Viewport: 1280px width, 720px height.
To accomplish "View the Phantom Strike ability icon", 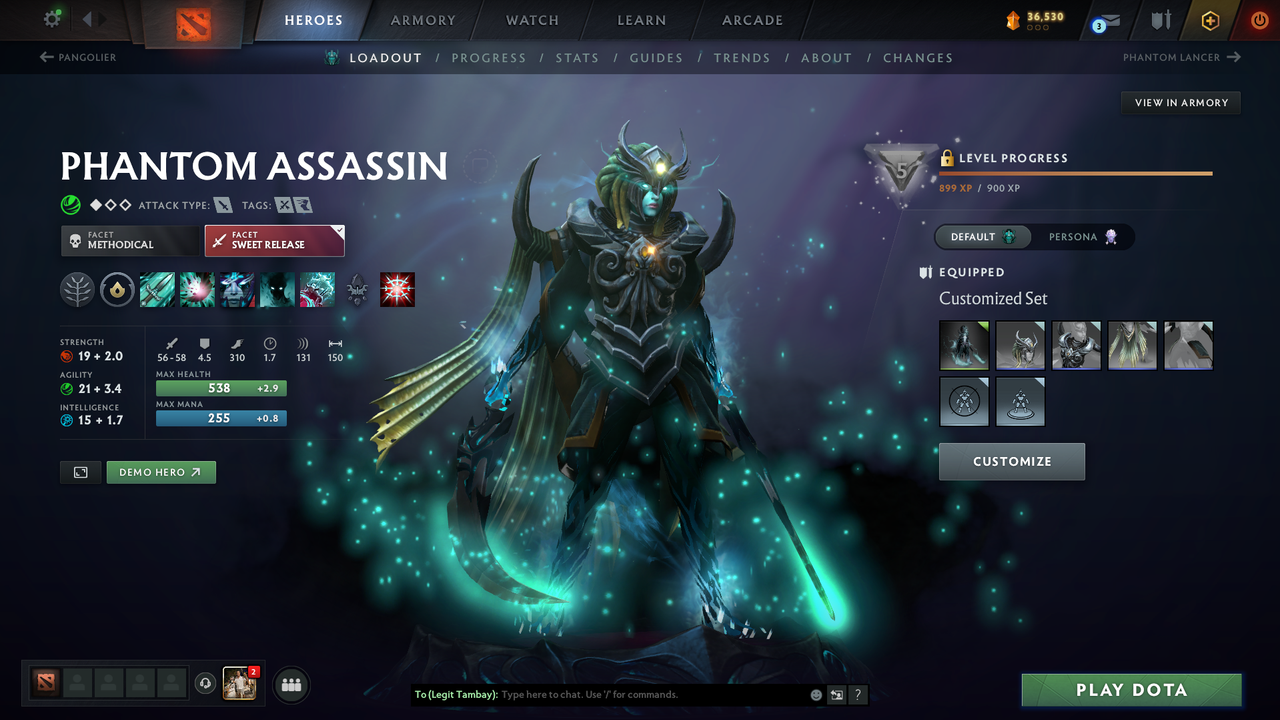I will pos(197,290).
